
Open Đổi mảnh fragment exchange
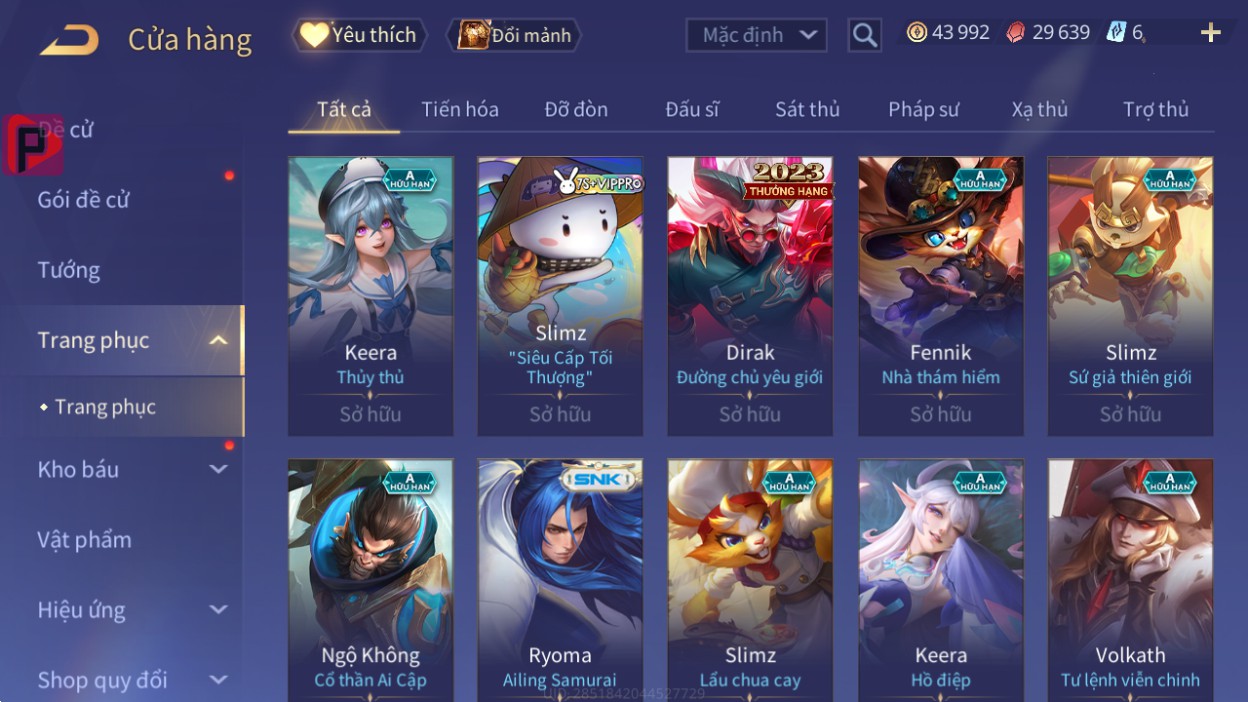click(x=515, y=35)
